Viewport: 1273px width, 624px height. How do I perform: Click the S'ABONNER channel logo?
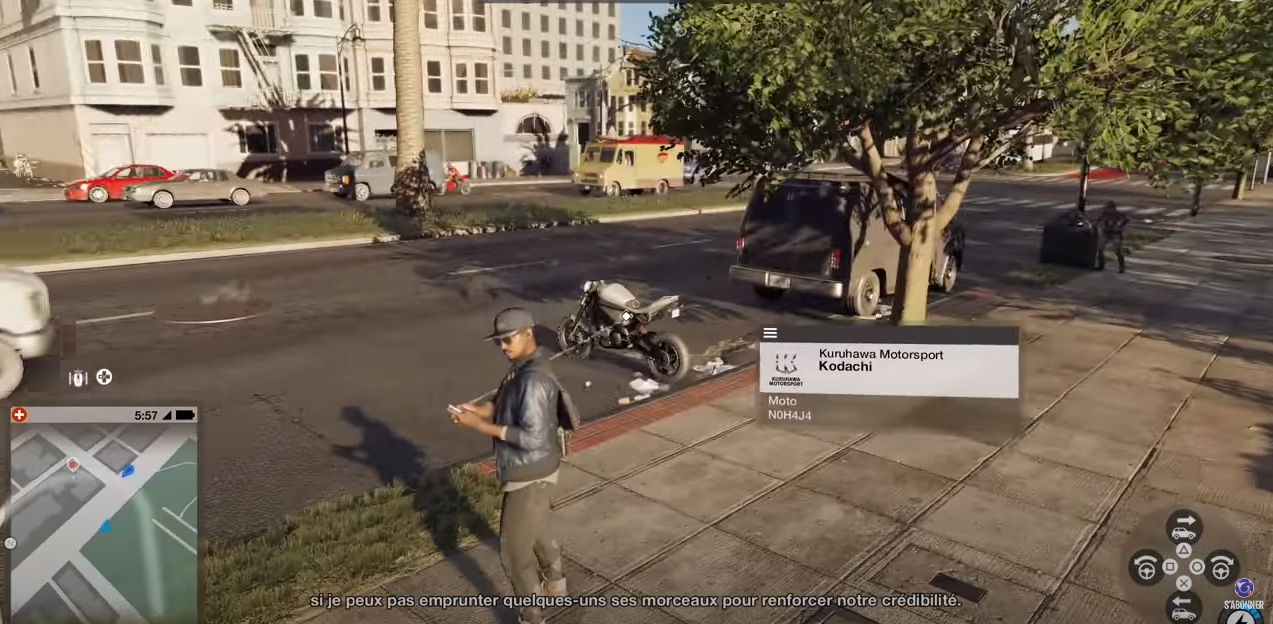pyautogui.click(x=1244, y=588)
